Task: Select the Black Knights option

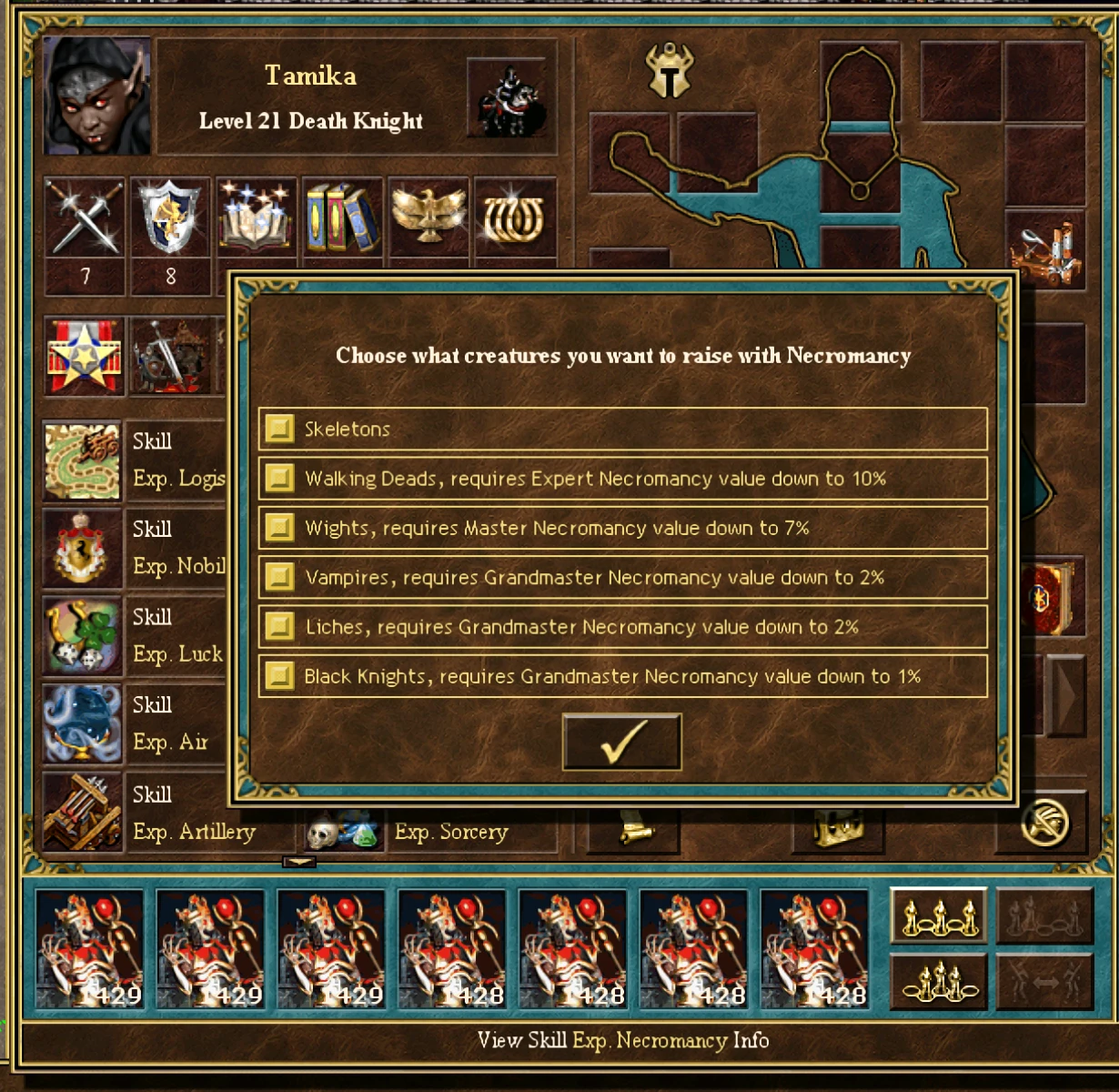Action: (279, 676)
